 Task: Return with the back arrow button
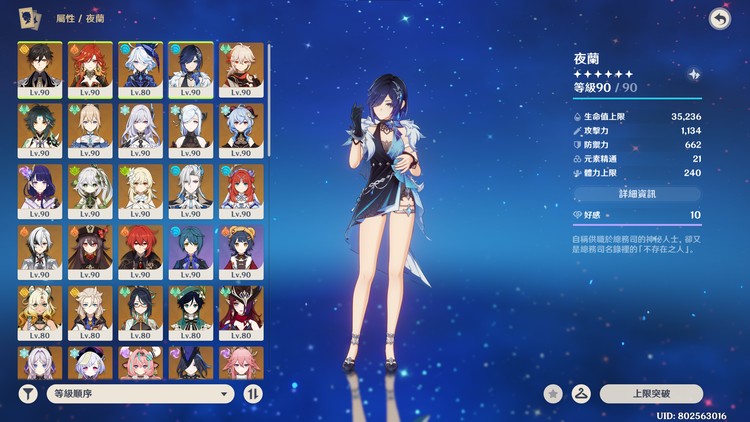718,19
